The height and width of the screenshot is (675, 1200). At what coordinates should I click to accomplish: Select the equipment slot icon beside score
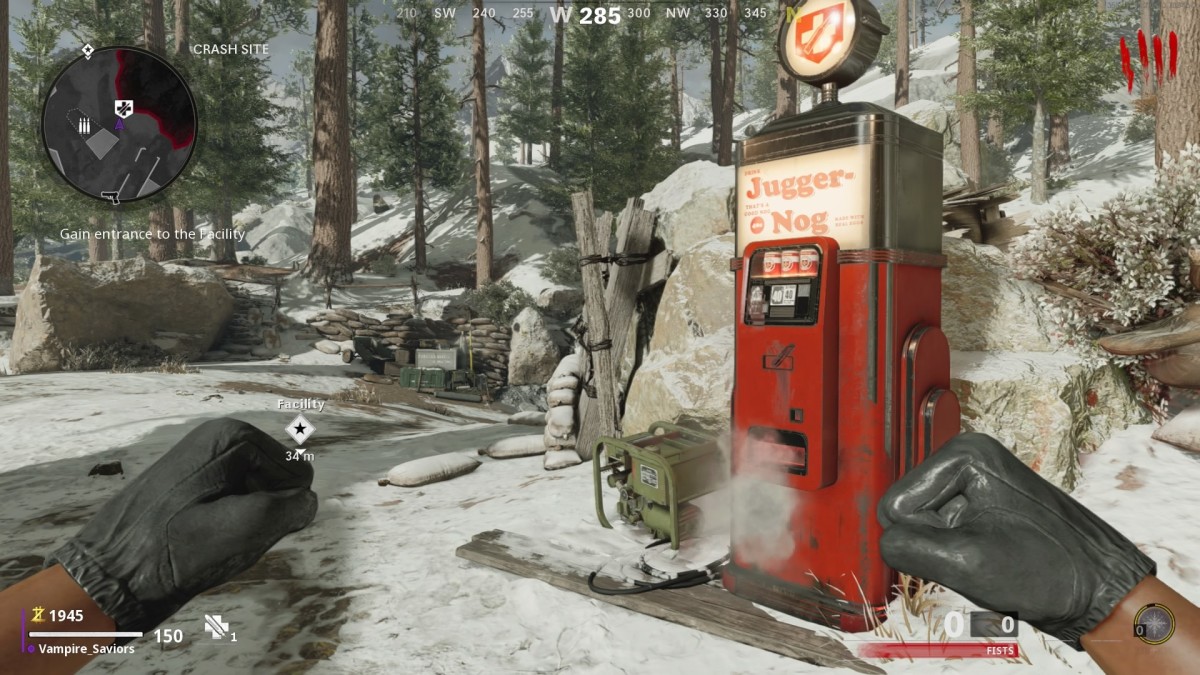[x=217, y=627]
